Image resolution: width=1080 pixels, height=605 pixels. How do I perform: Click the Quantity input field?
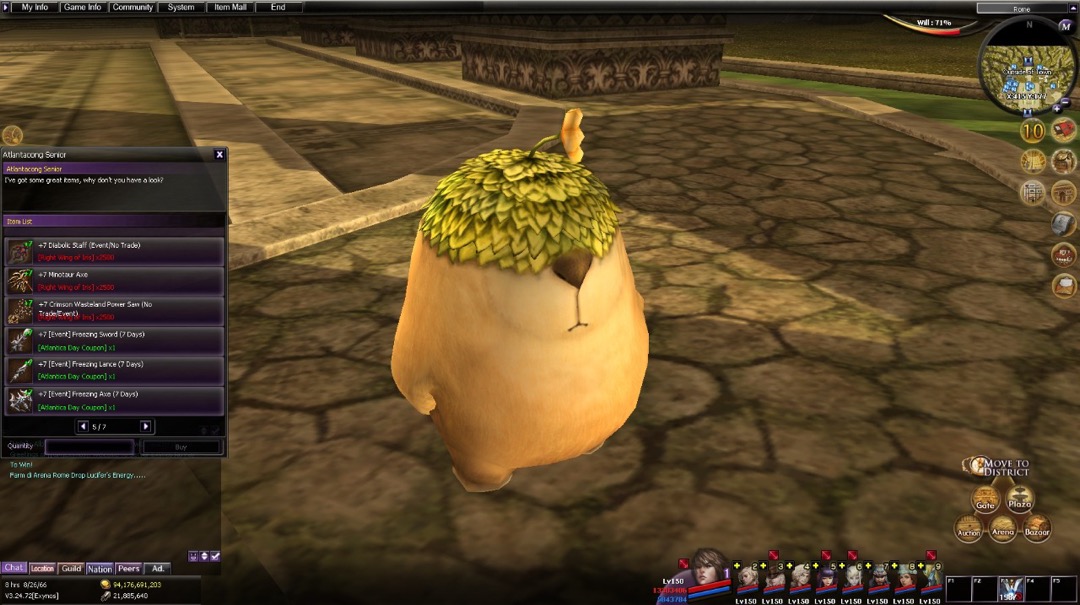coord(89,447)
